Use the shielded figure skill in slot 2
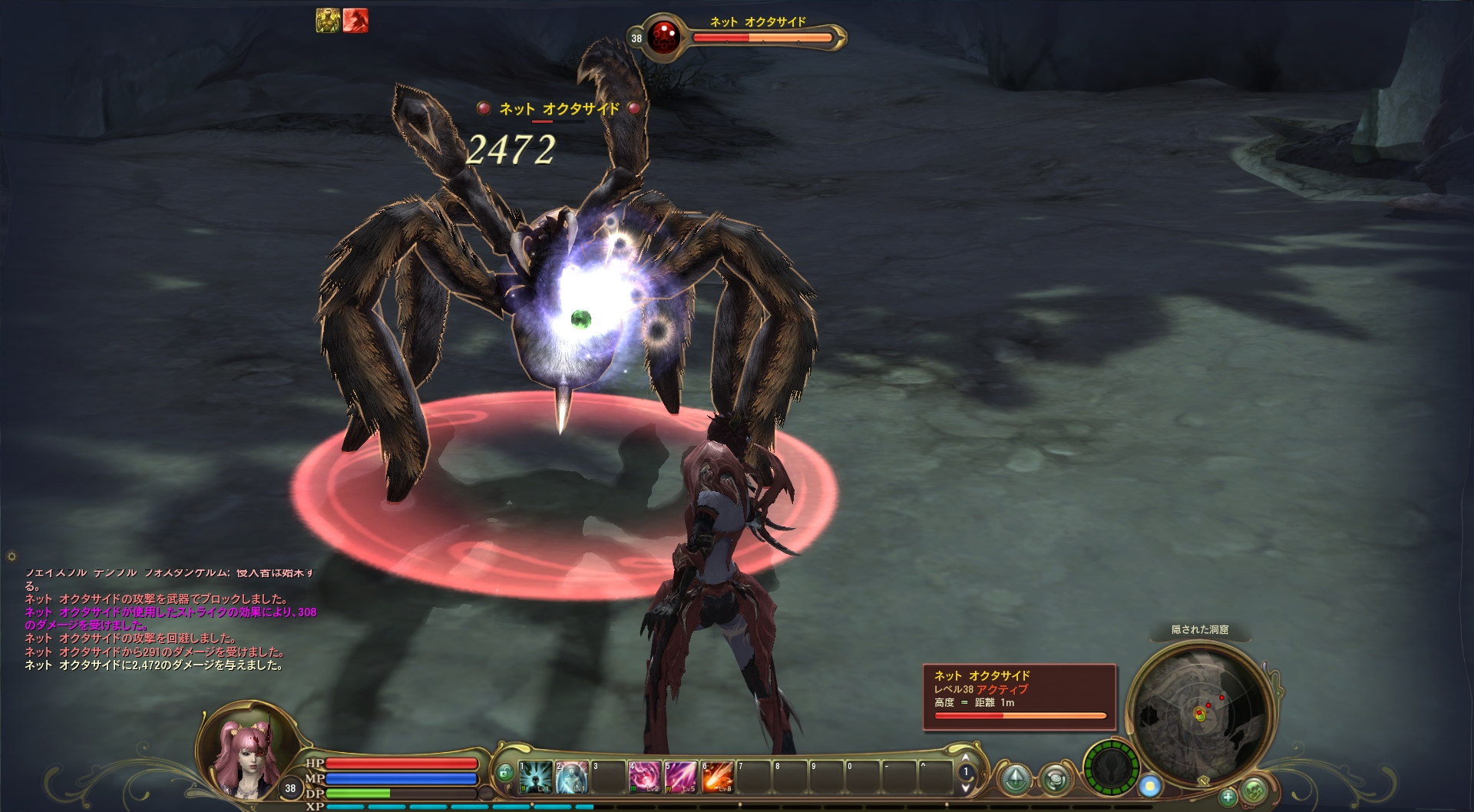This screenshot has width=1474, height=812. tap(571, 777)
